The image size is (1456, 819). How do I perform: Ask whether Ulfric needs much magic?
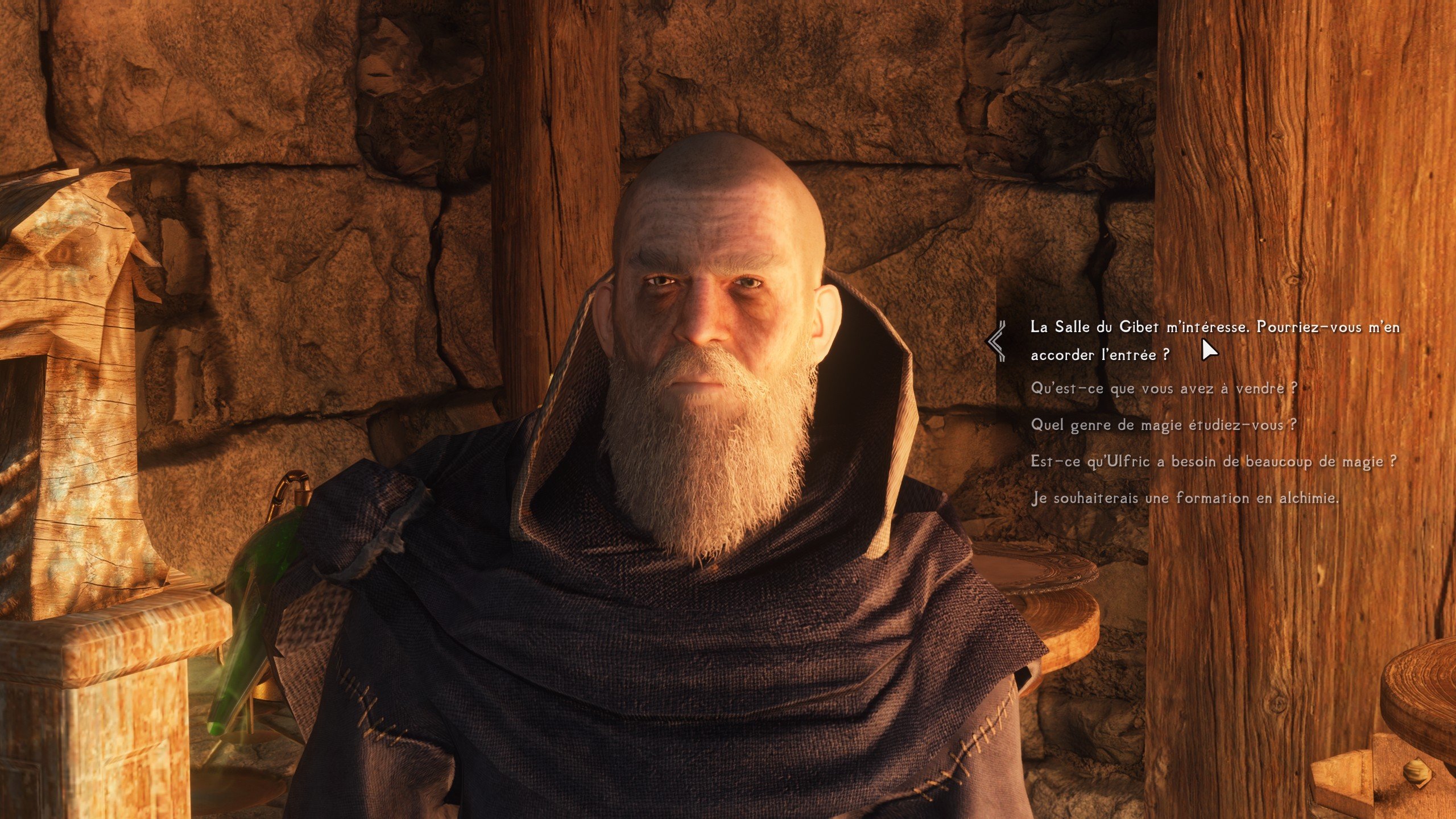(x=1213, y=461)
